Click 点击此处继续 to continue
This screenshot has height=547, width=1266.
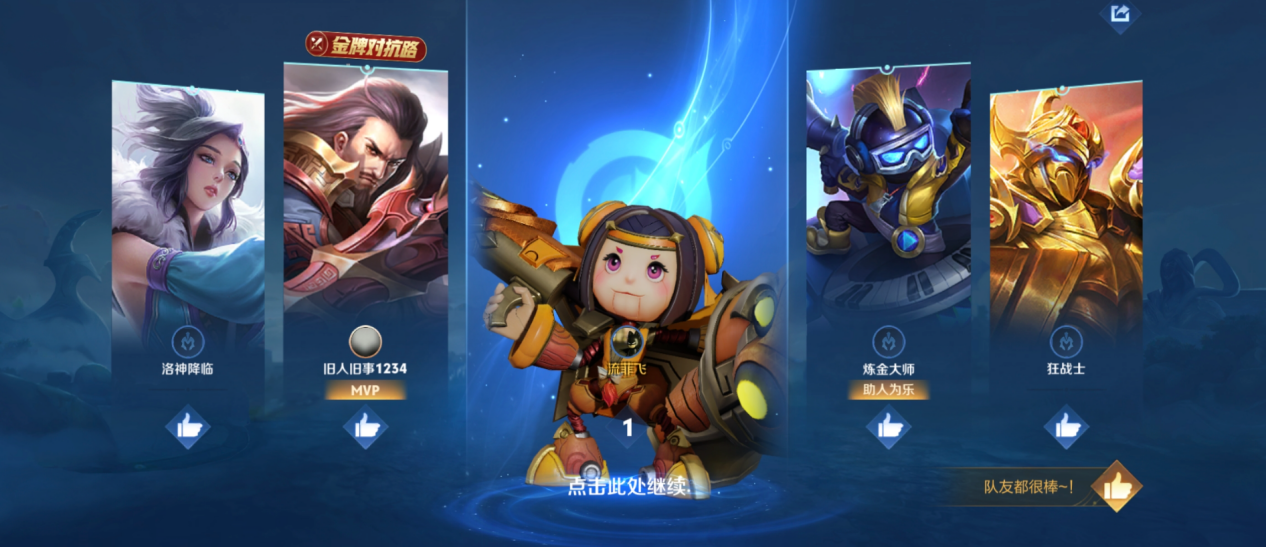[x=627, y=487]
